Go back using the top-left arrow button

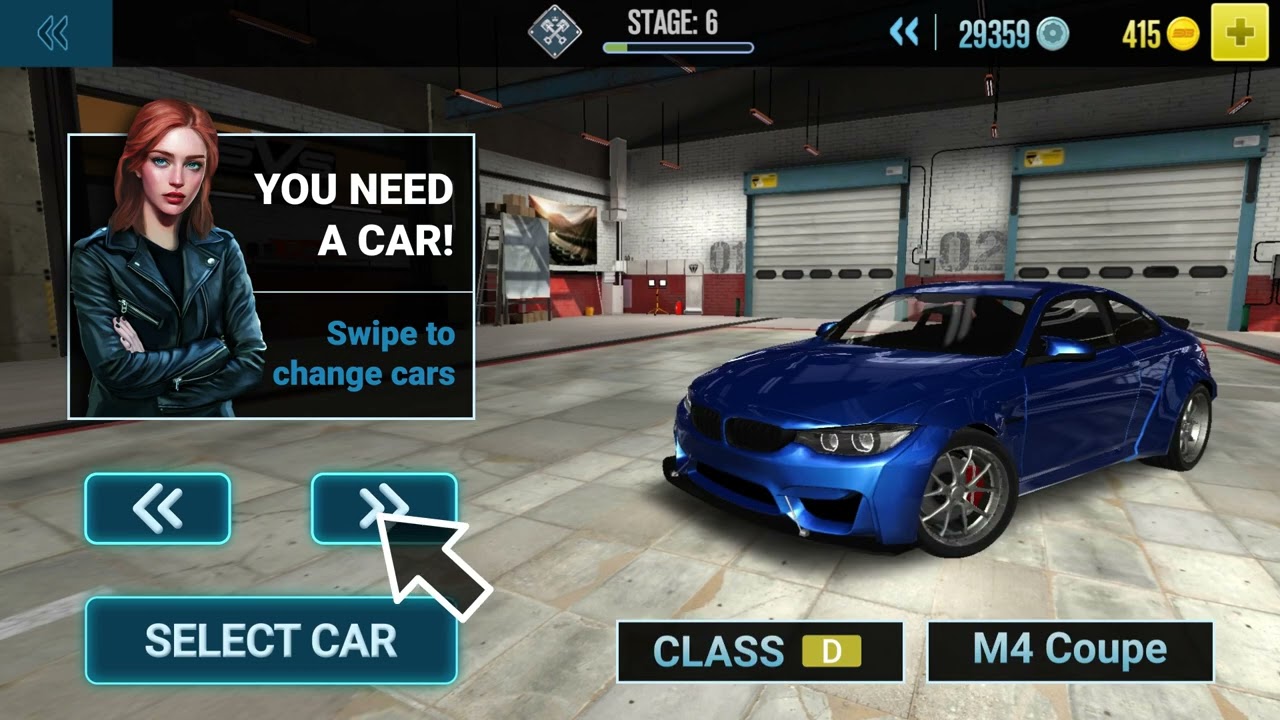point(53,34)
